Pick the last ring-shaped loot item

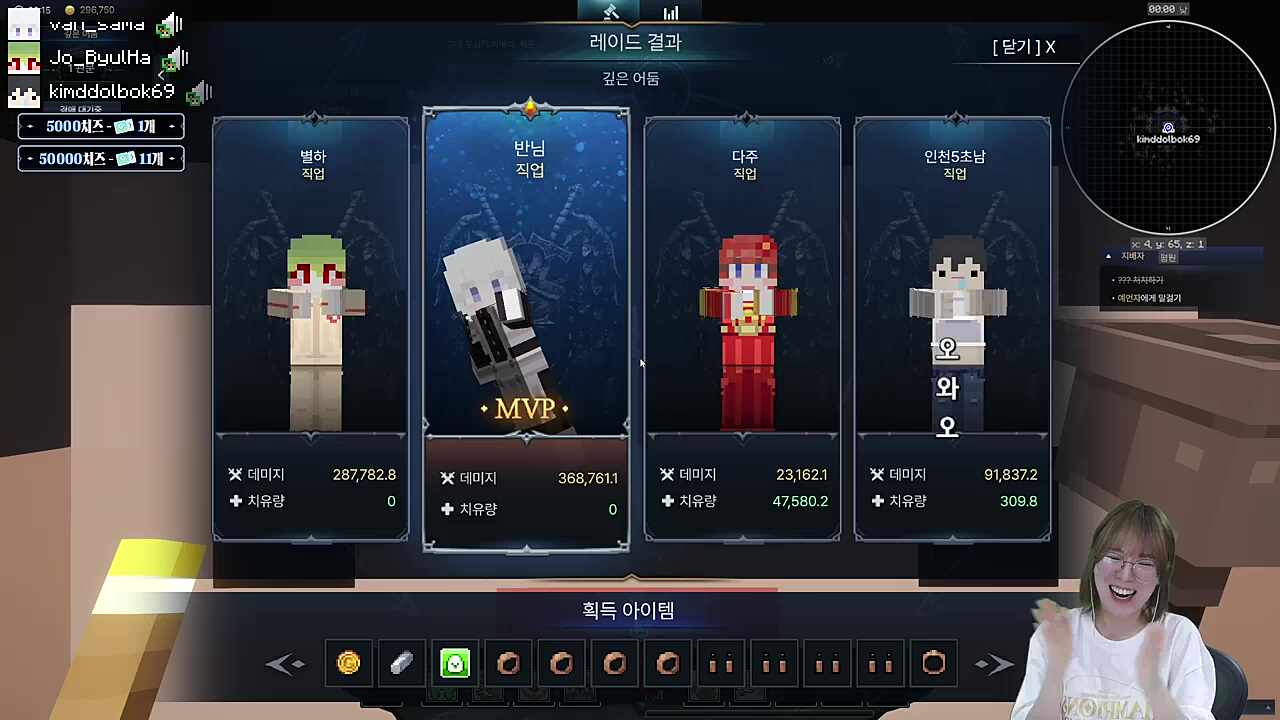point(933,663)
